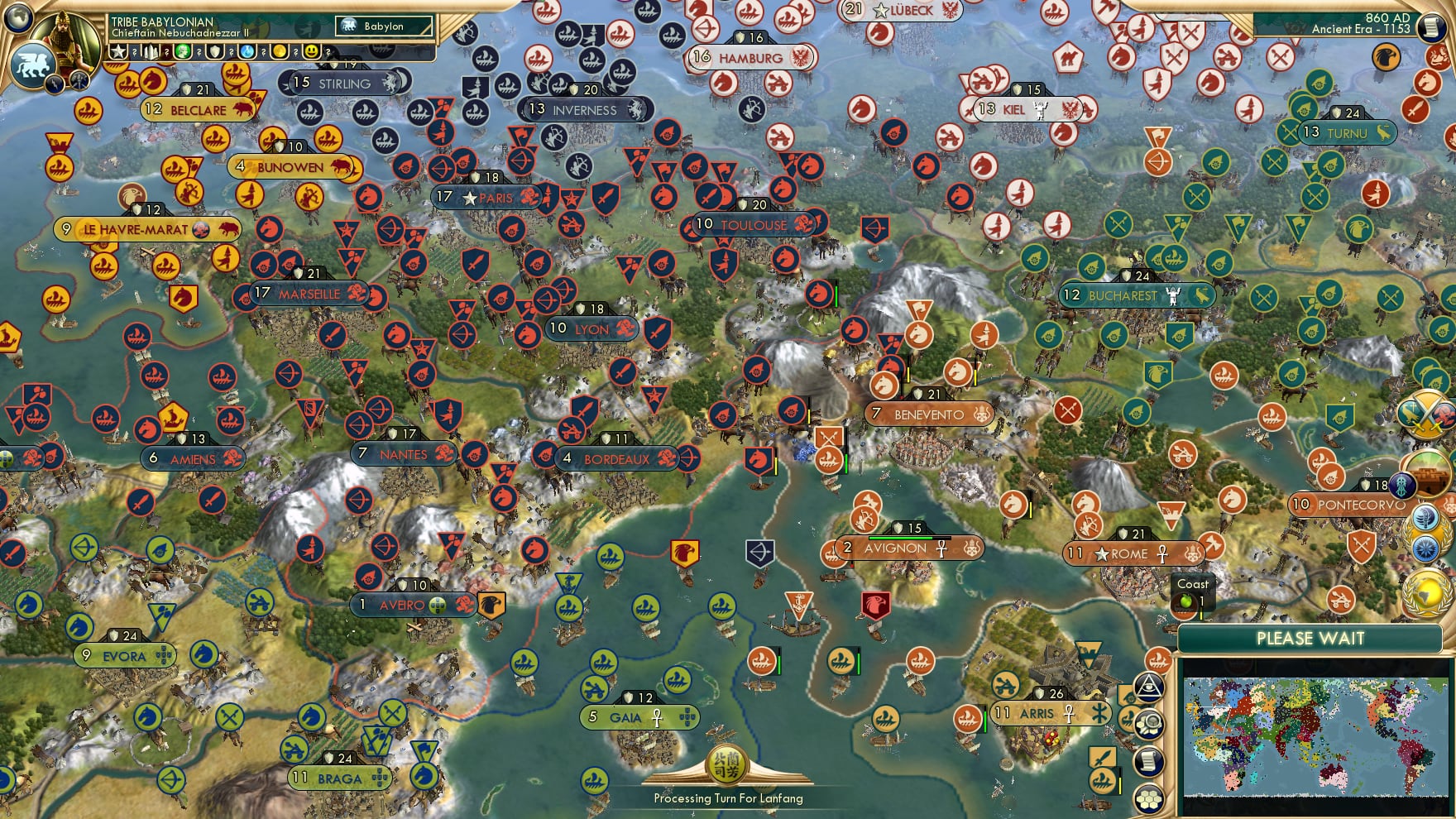This screenshot has width=1456, height=819.
Task: Select the Rome city banner
Action: point(1132,553)
